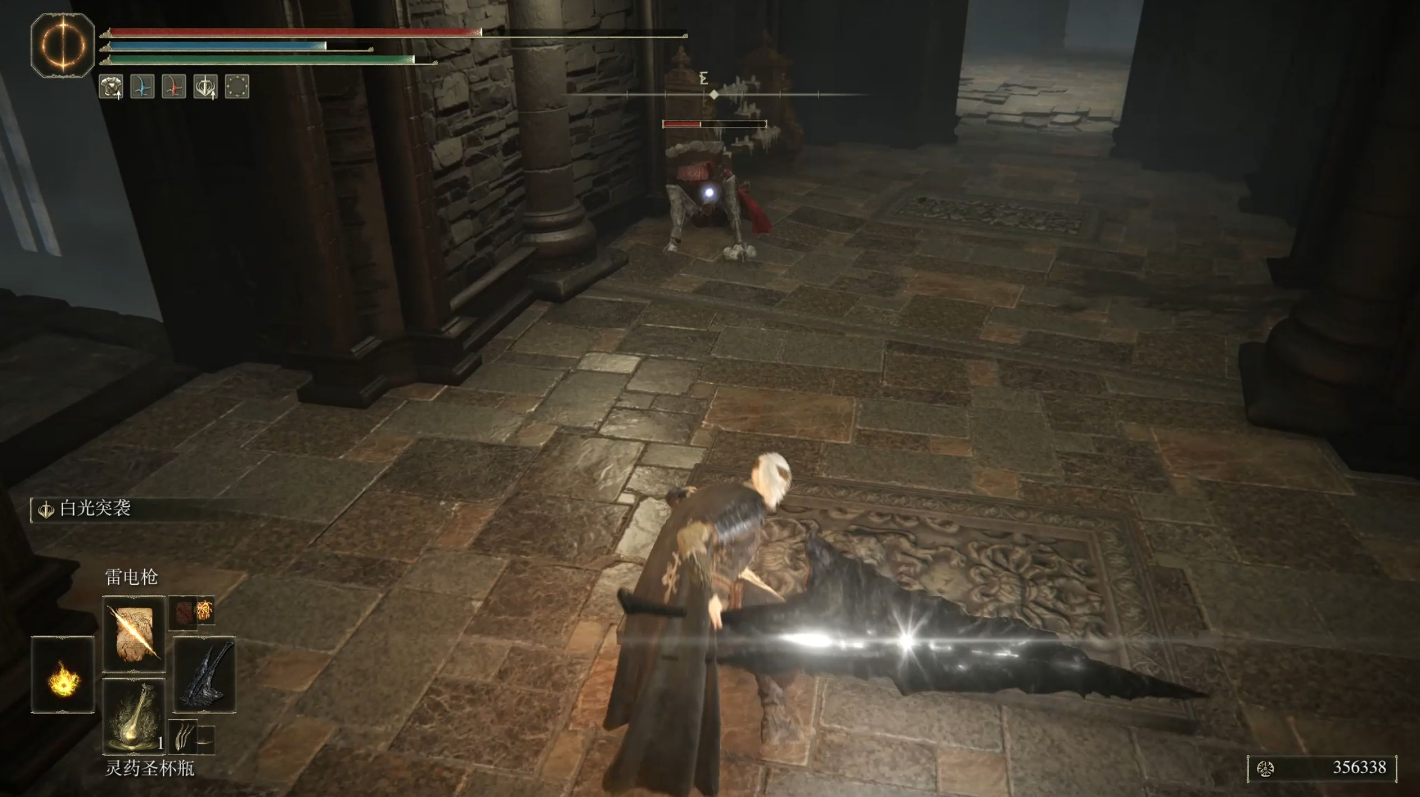Viewport: 1420px width, 797px height.
Task: Inspect the blue branch status icon
Action: click(x=142, y=87)
